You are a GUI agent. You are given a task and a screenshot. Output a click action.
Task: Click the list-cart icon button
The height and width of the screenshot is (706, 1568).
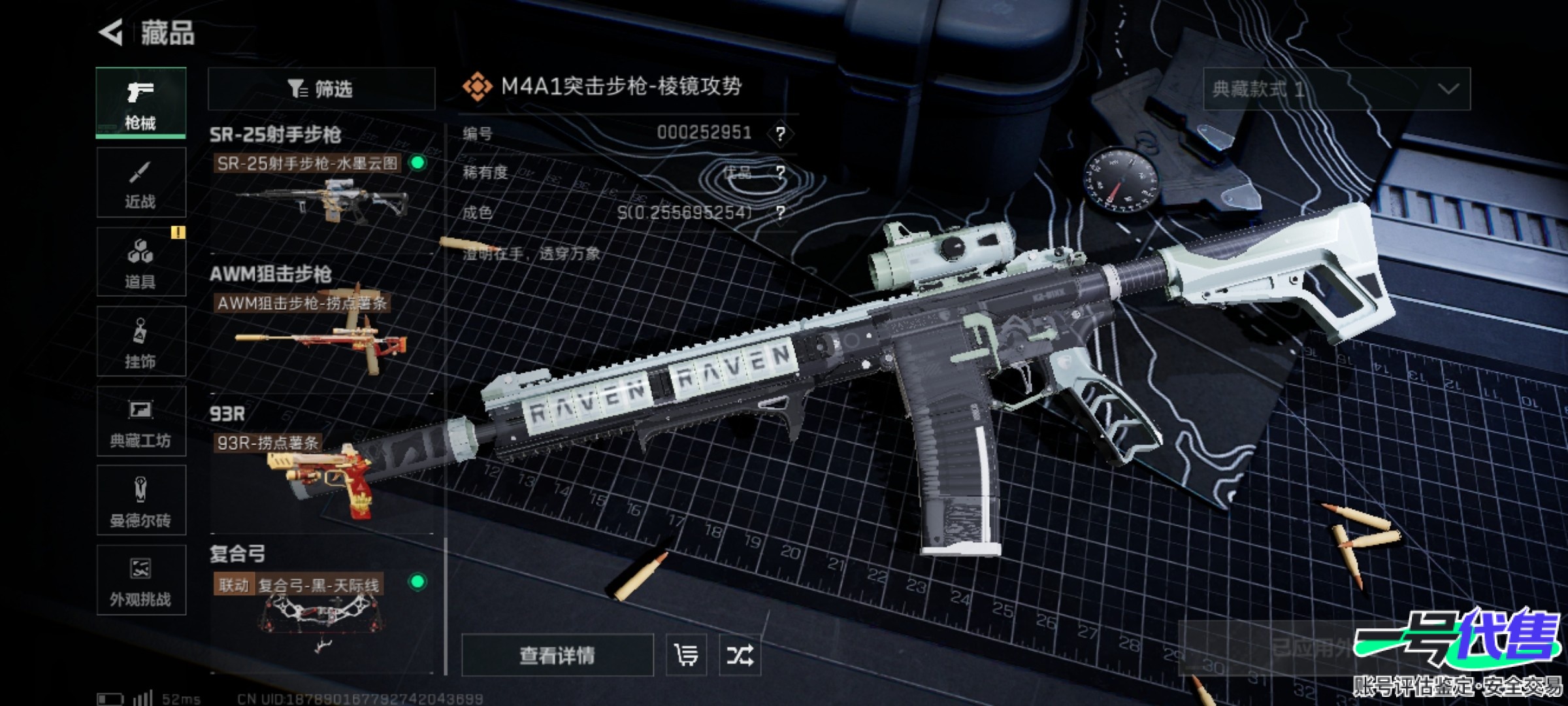click(686, 655)
